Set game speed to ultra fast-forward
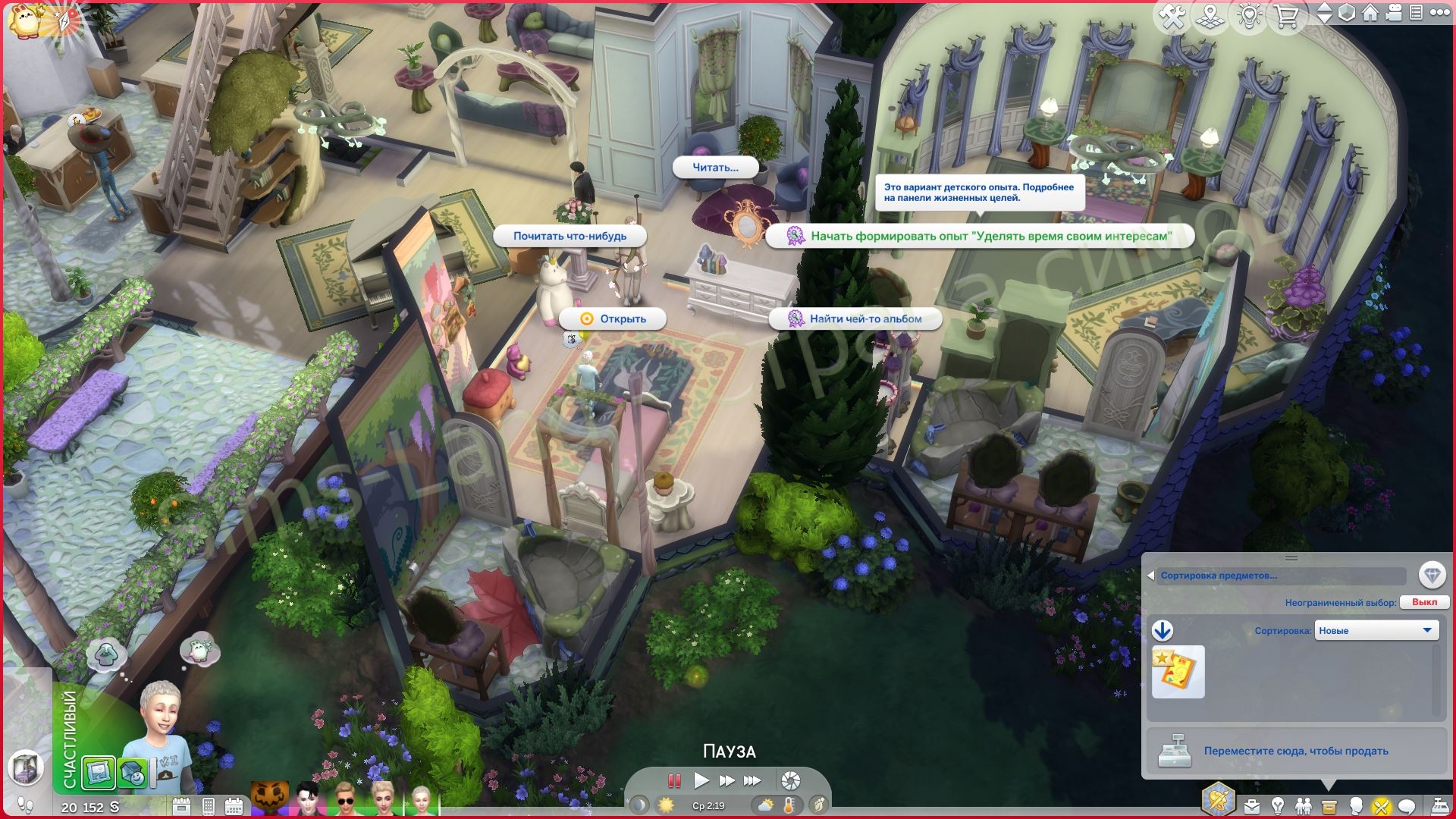This screenshot has height=819, width=1456. (x=752, y=780)
